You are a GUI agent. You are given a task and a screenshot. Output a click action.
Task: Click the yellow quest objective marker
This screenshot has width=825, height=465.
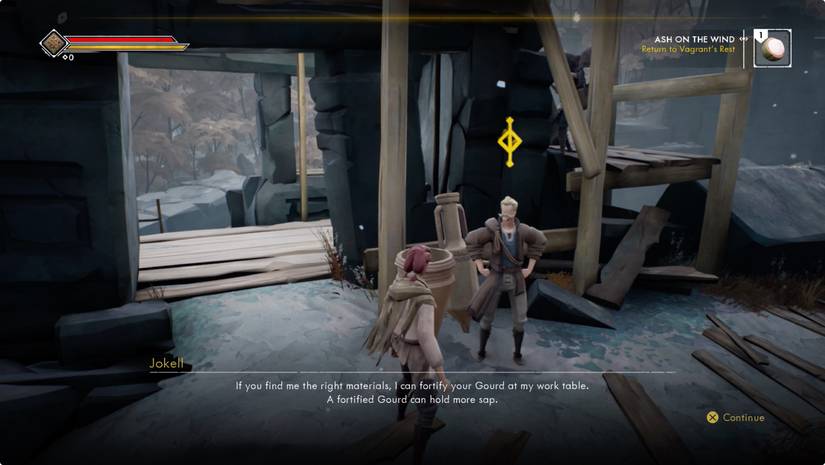pos(509,141)
